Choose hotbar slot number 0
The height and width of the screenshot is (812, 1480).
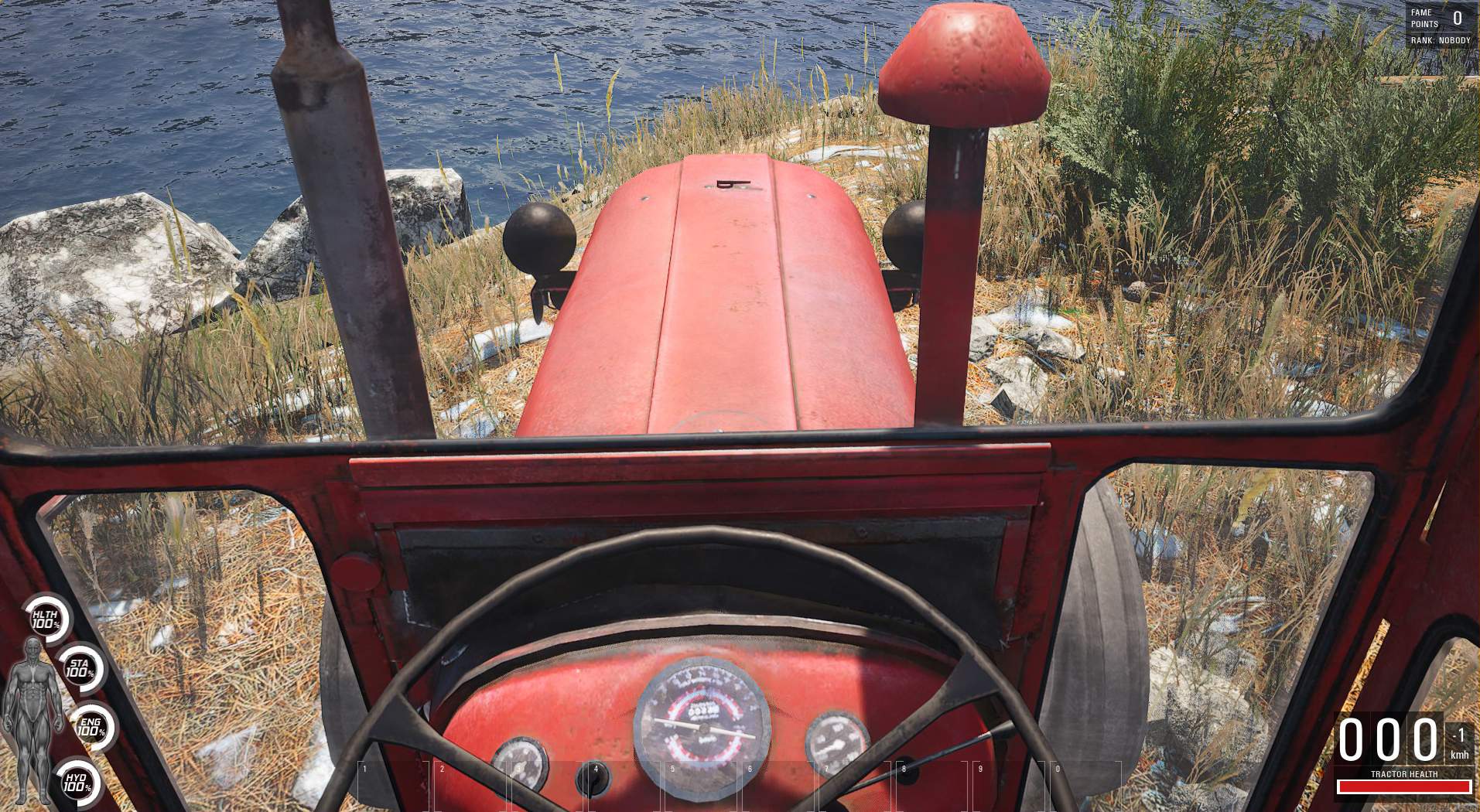[1085, 786]
